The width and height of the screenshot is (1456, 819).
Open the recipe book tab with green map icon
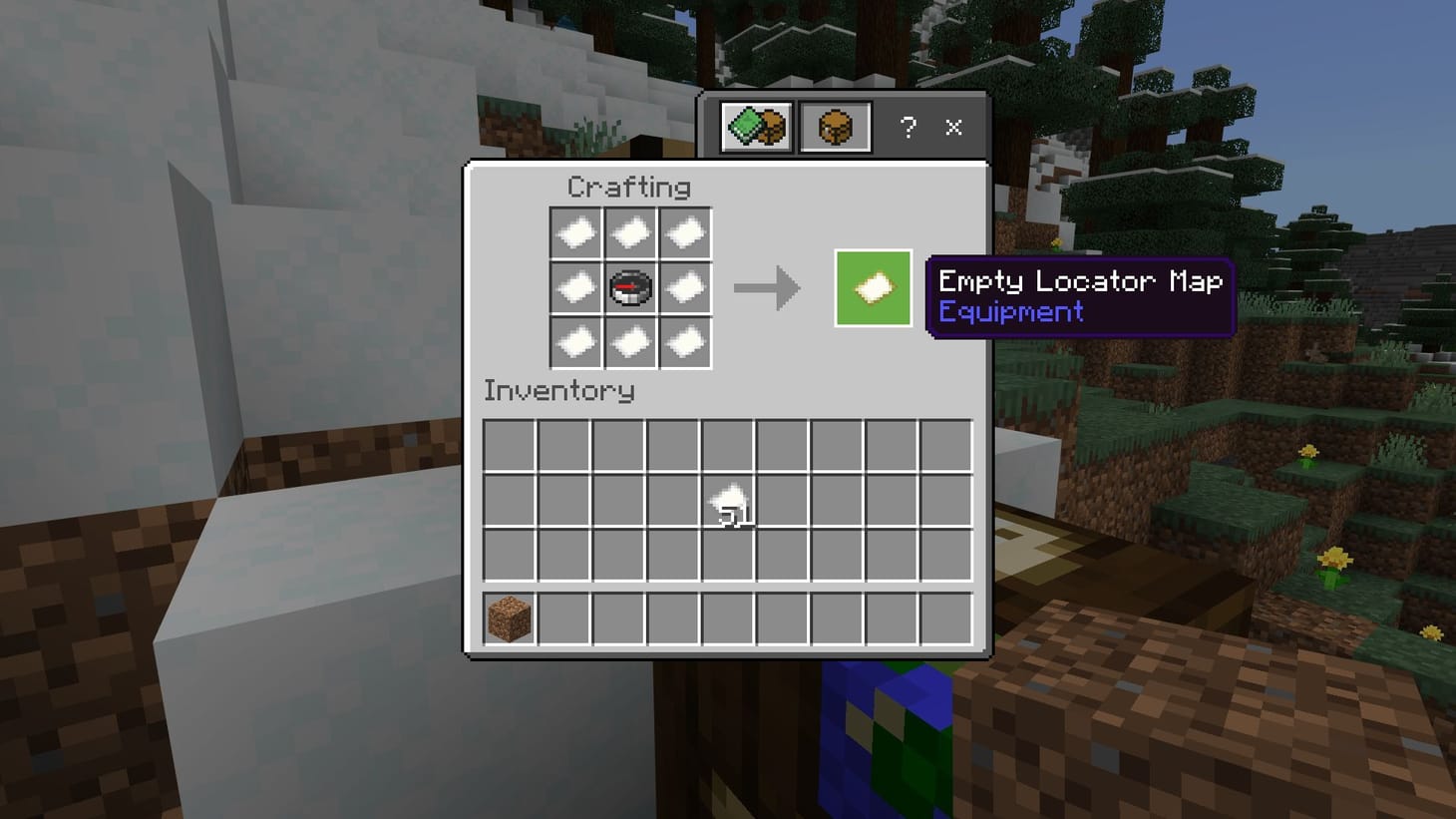coord(756,127)
